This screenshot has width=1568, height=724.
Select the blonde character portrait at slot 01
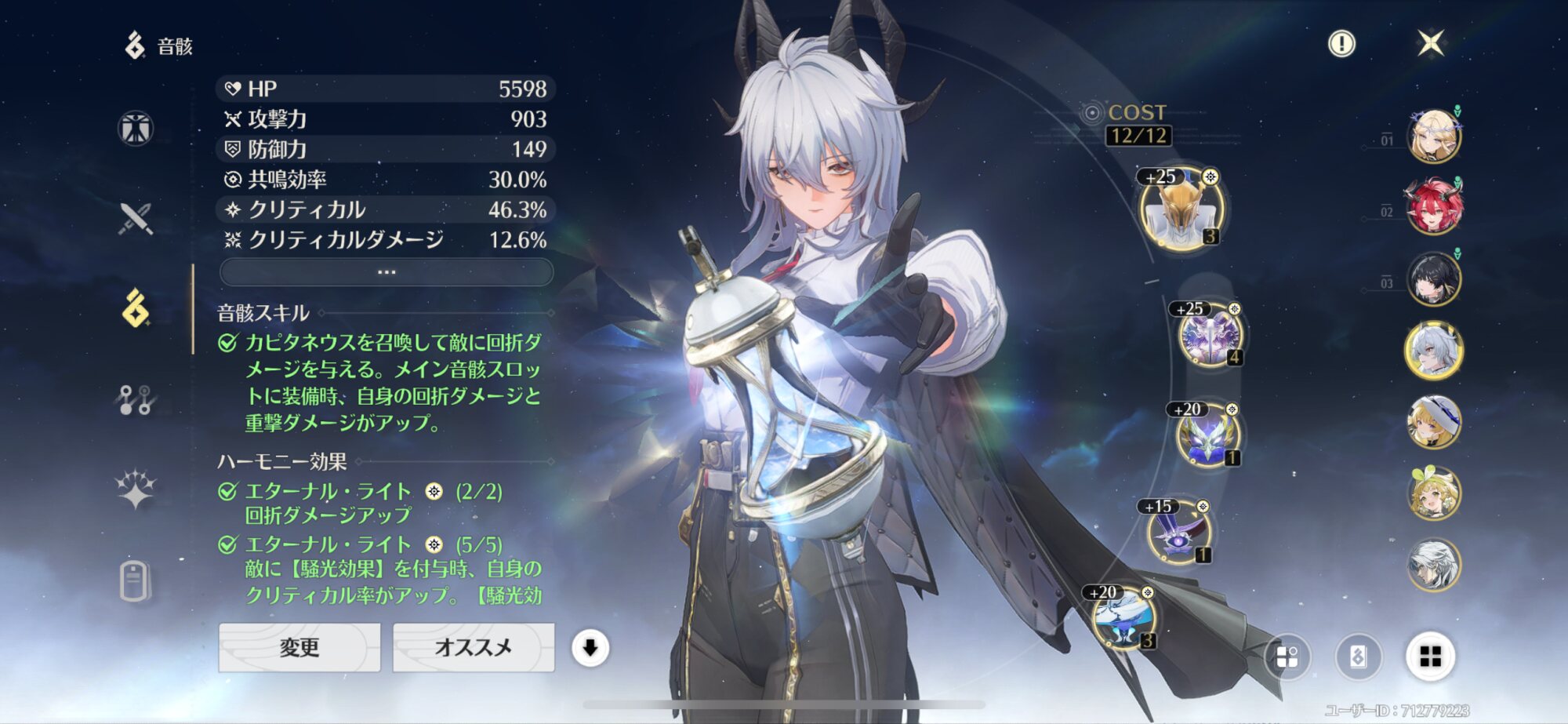(x=1434, y=136)
